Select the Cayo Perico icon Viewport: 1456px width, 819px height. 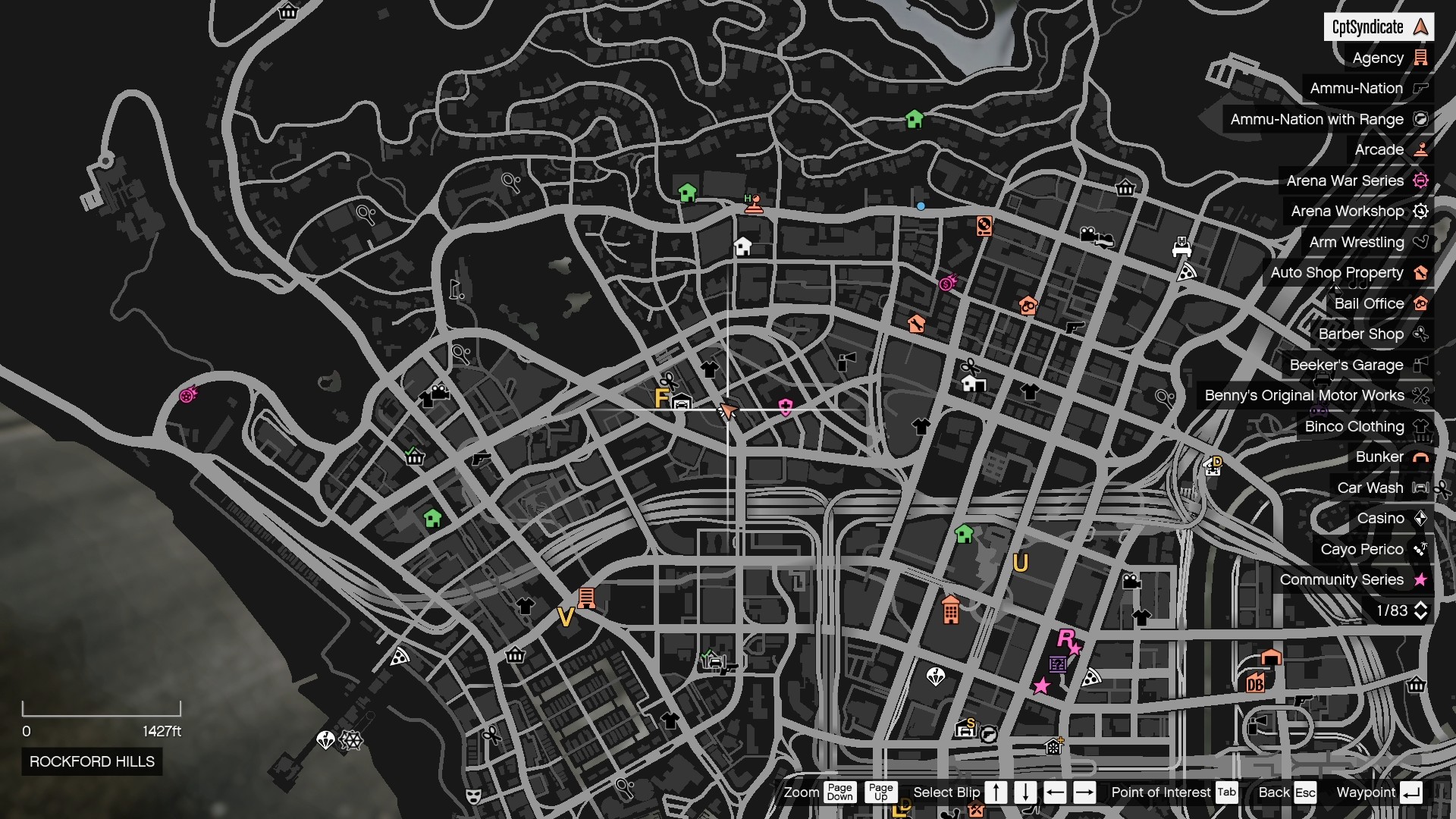tap(1419, 549)
